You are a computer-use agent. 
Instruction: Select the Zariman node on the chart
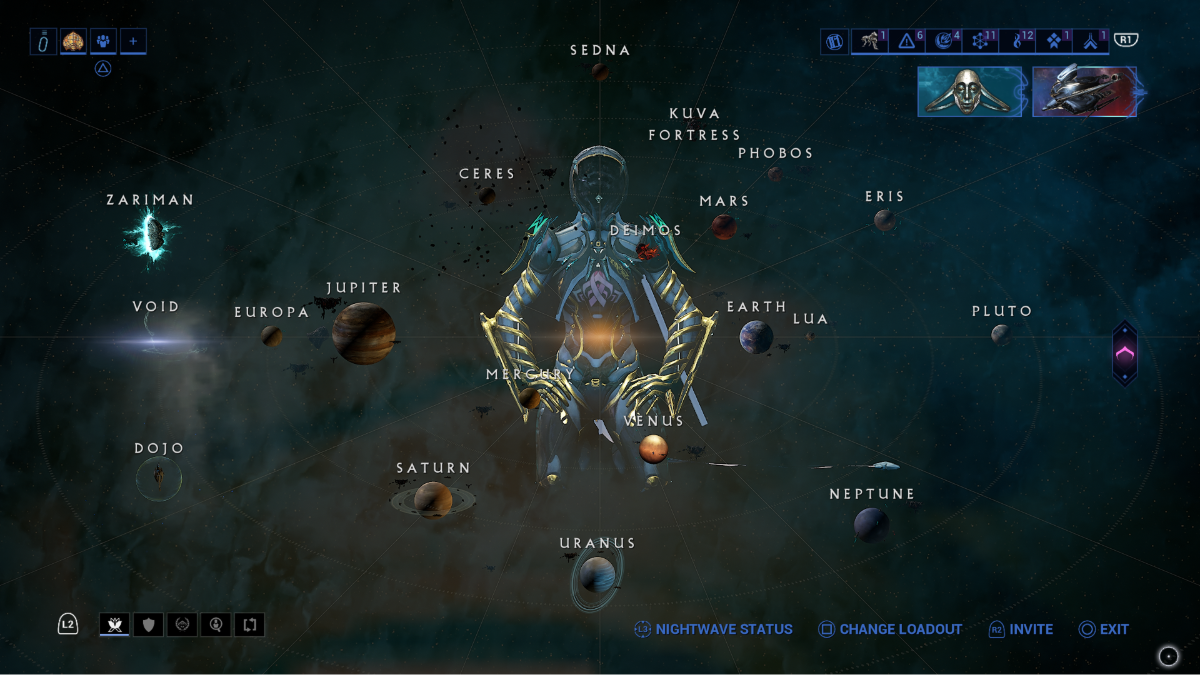click(152, 236)
